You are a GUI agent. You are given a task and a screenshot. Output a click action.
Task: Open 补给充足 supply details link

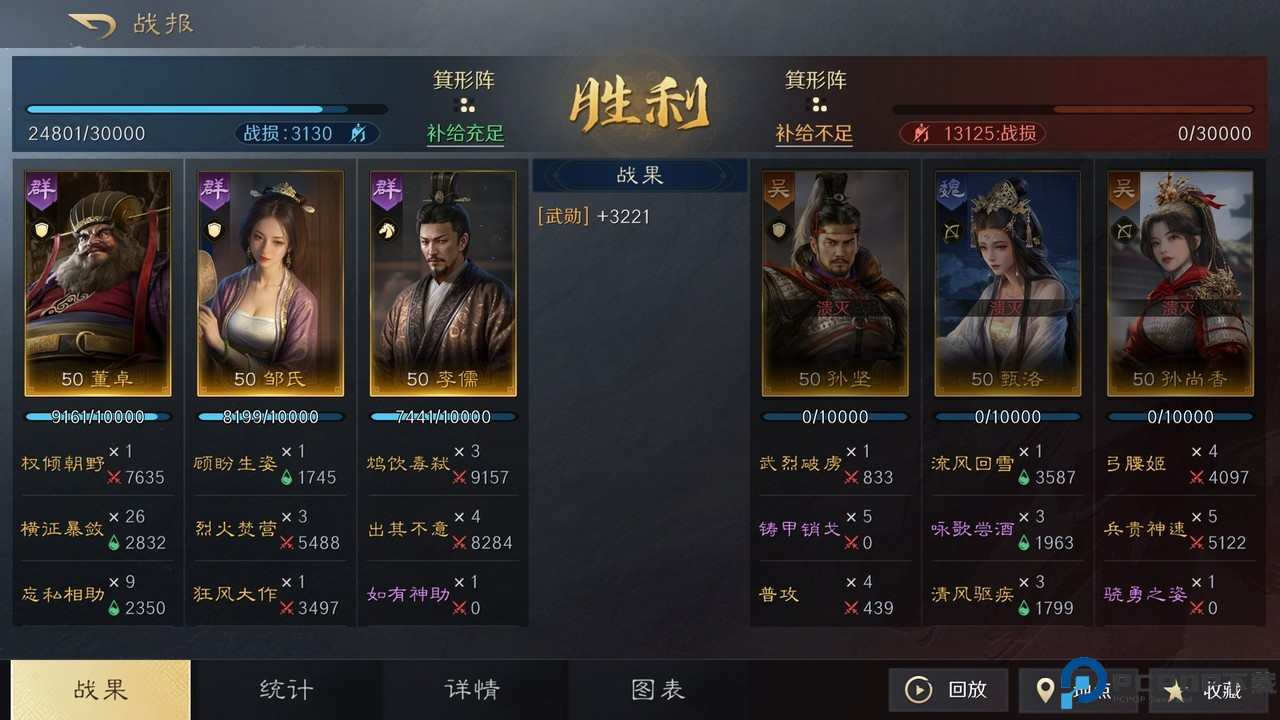[464, 133]
